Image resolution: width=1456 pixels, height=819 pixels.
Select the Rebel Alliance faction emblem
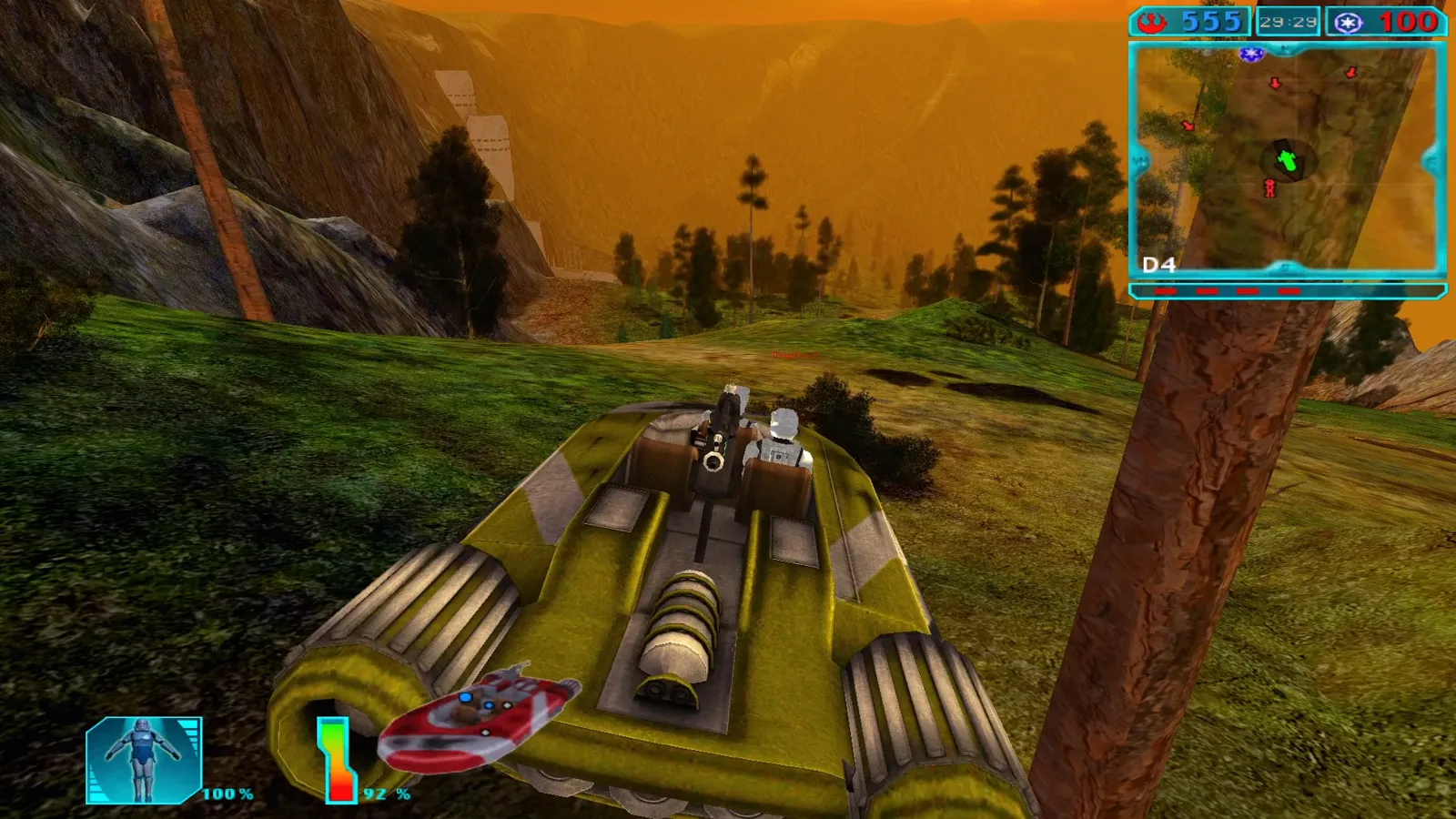pyautogui.click(x=1153, y=22)
